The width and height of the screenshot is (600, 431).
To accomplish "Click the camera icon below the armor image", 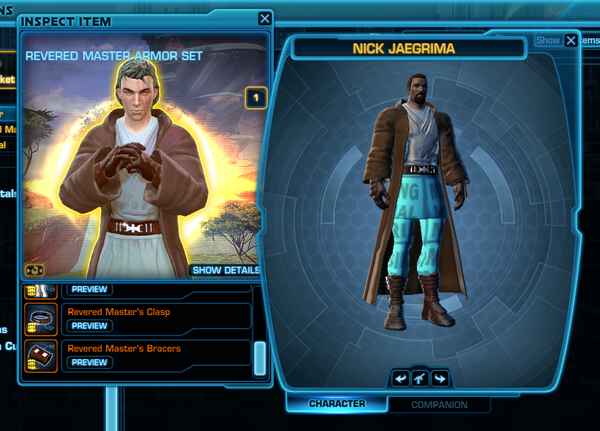I will [34, 270].
